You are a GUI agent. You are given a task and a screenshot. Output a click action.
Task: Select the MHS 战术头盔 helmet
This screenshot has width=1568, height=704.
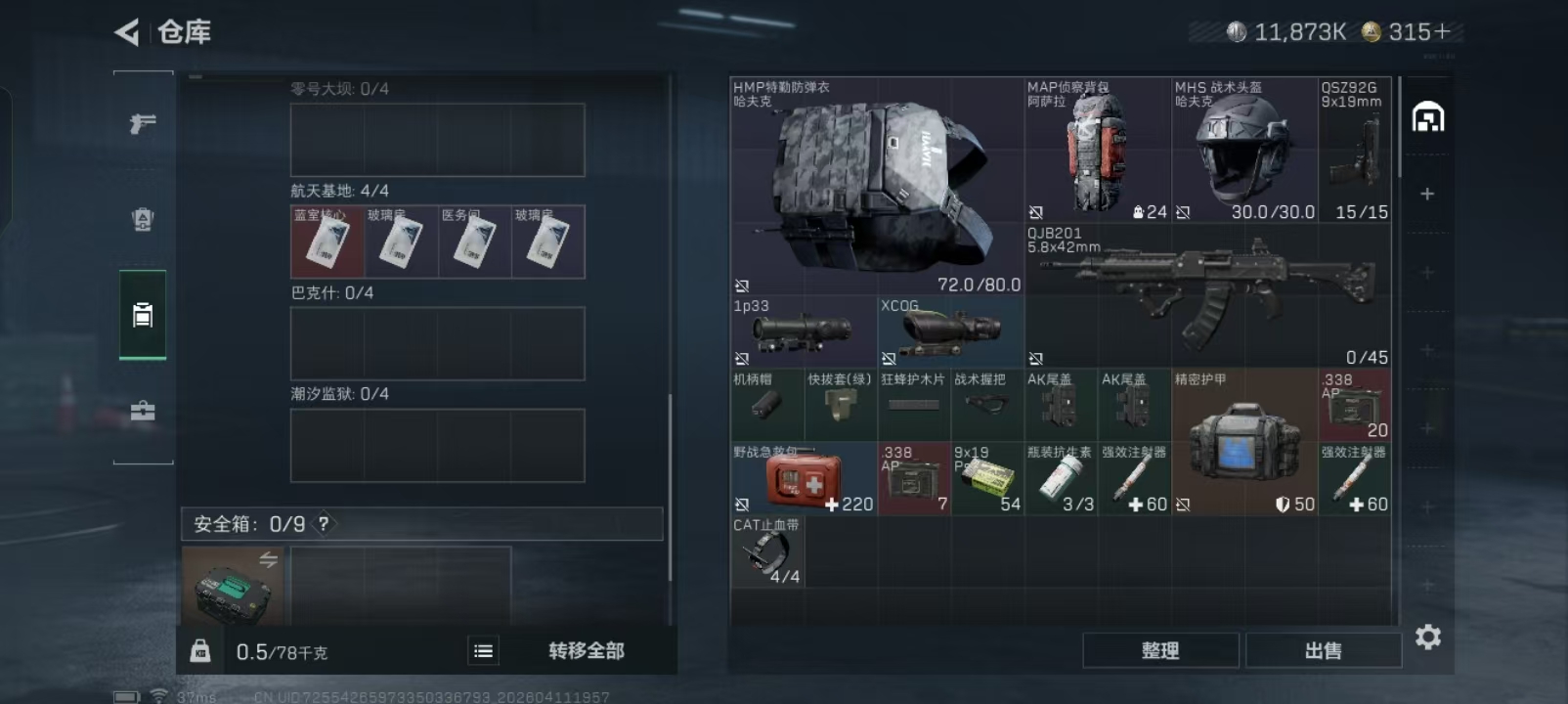point(1243,150)
